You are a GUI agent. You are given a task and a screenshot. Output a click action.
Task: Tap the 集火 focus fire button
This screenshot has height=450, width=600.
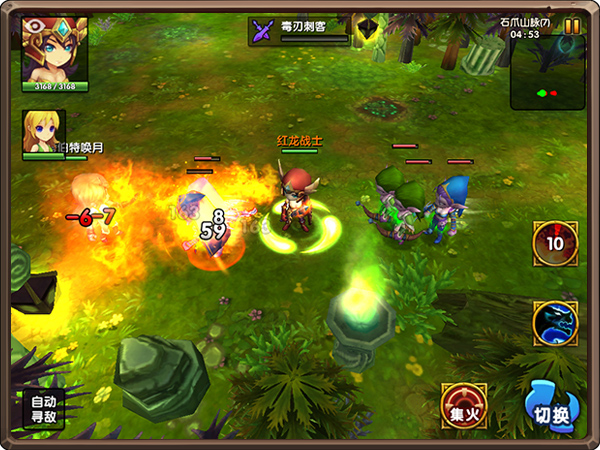465,406
